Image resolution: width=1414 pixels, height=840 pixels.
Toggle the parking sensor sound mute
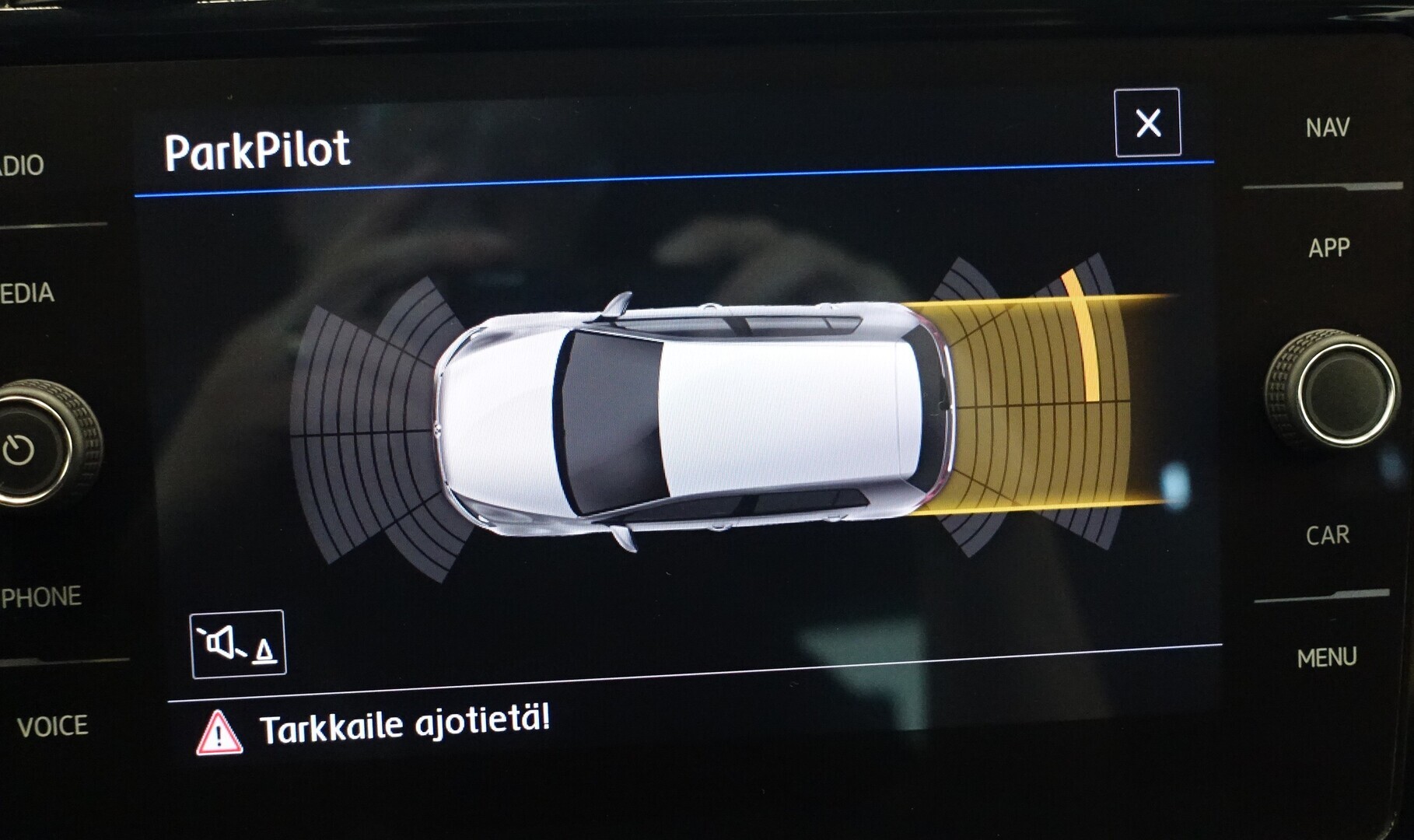pos(238,644)
